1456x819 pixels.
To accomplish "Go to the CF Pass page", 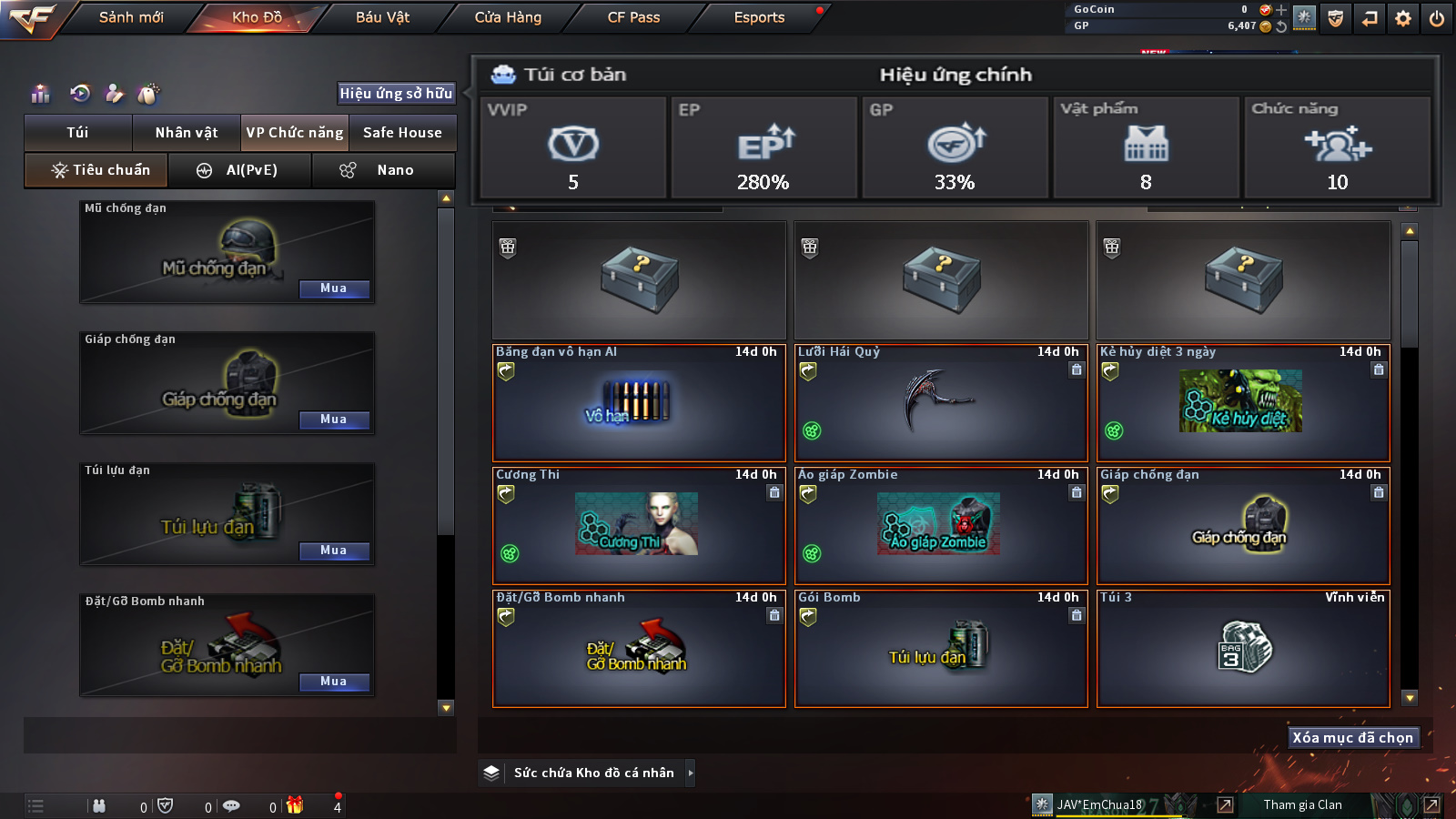I will click(x=633, y=17).
